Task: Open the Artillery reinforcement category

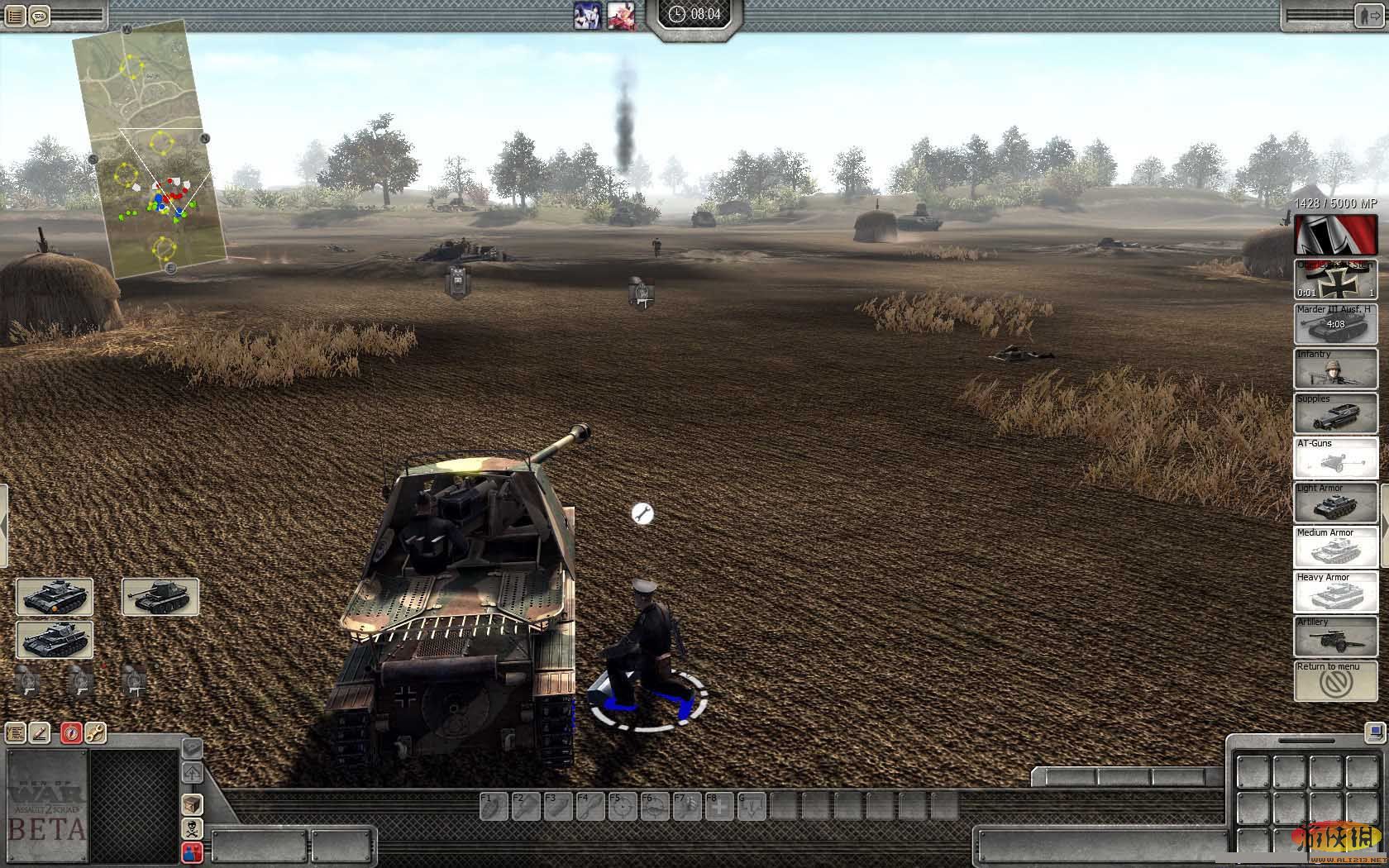Action: 1335,637
